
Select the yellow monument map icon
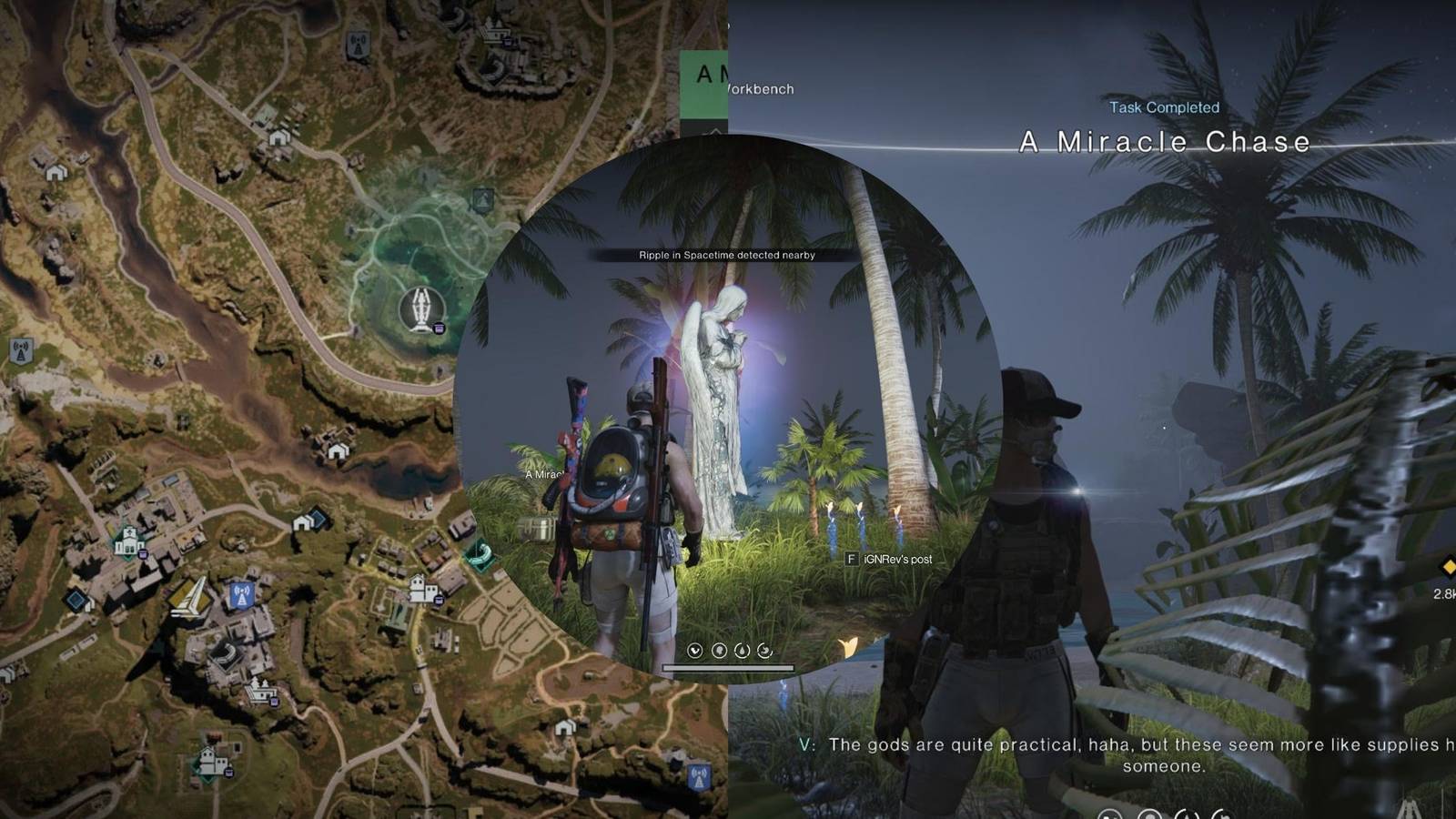[189, 598]
